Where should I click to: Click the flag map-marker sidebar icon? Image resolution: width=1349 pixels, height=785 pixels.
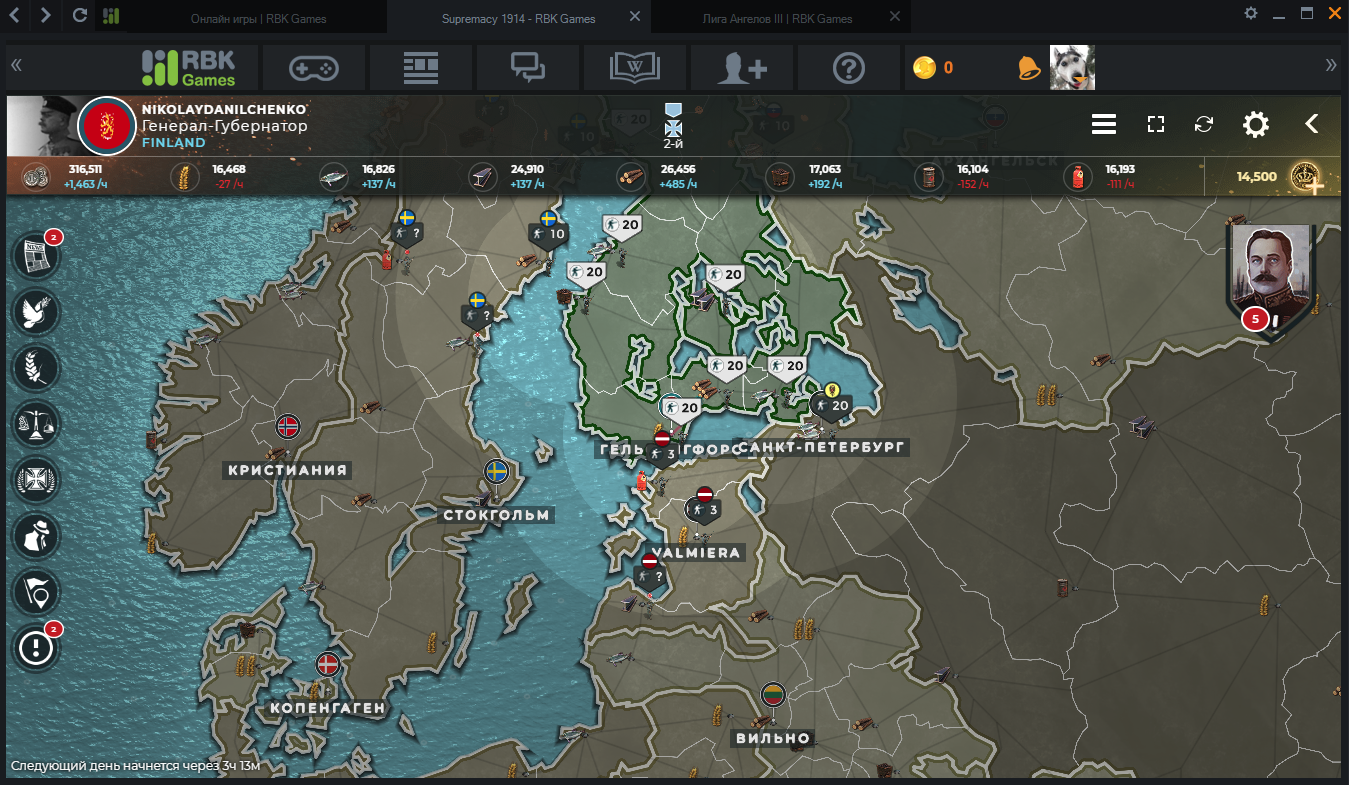click(x=36, y=592)
